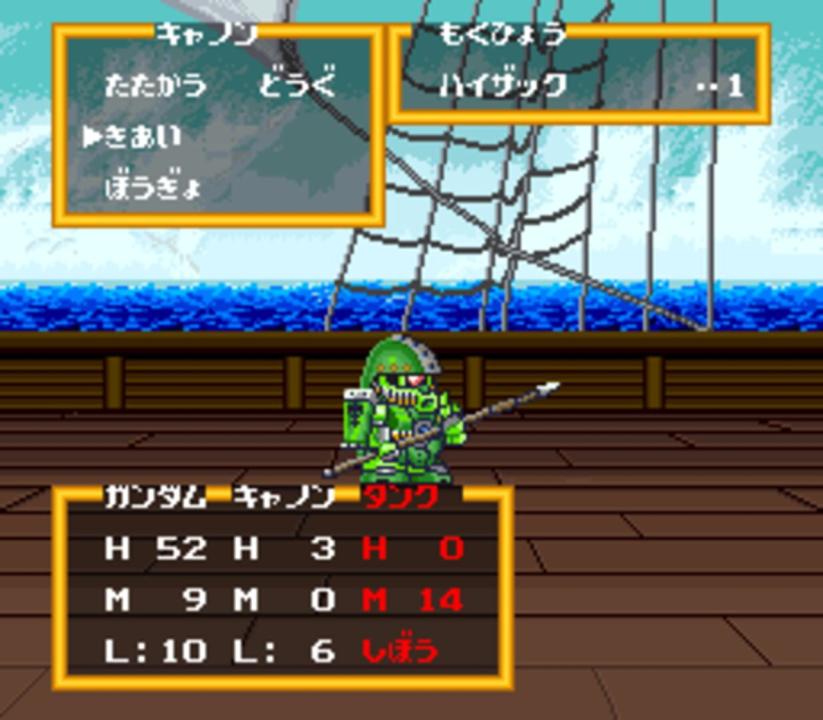Screen dimensions: 823x720
Task: Select the たたかう (Fight) command
Action: coord(154,84)
